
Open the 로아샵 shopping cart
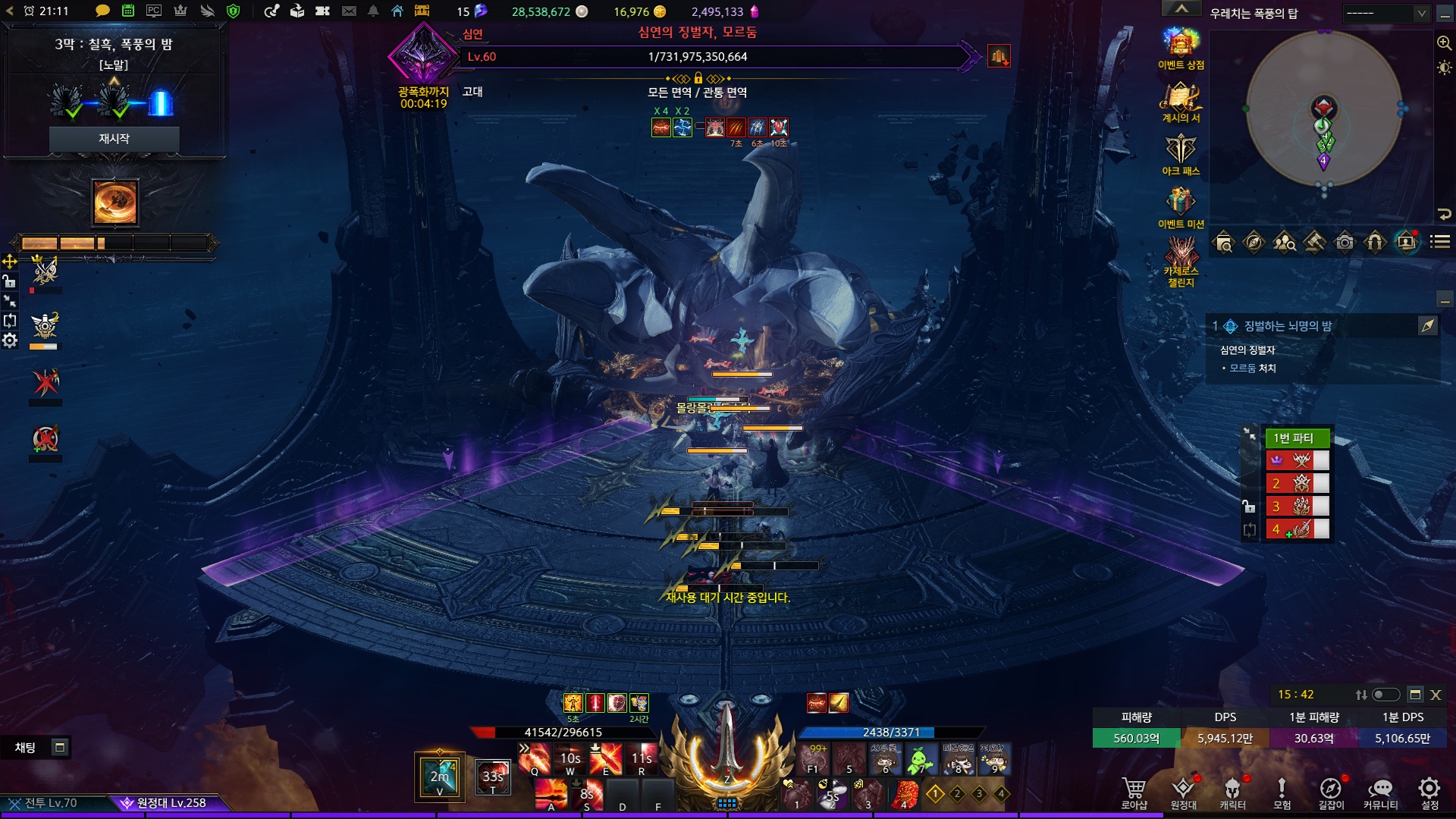coord(1134,791)
